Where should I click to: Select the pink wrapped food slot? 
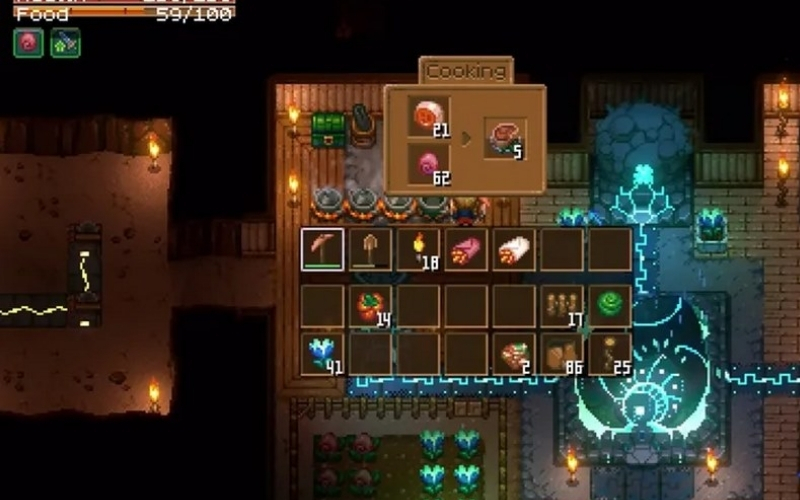pyautogui.click(x=466, y=250)
